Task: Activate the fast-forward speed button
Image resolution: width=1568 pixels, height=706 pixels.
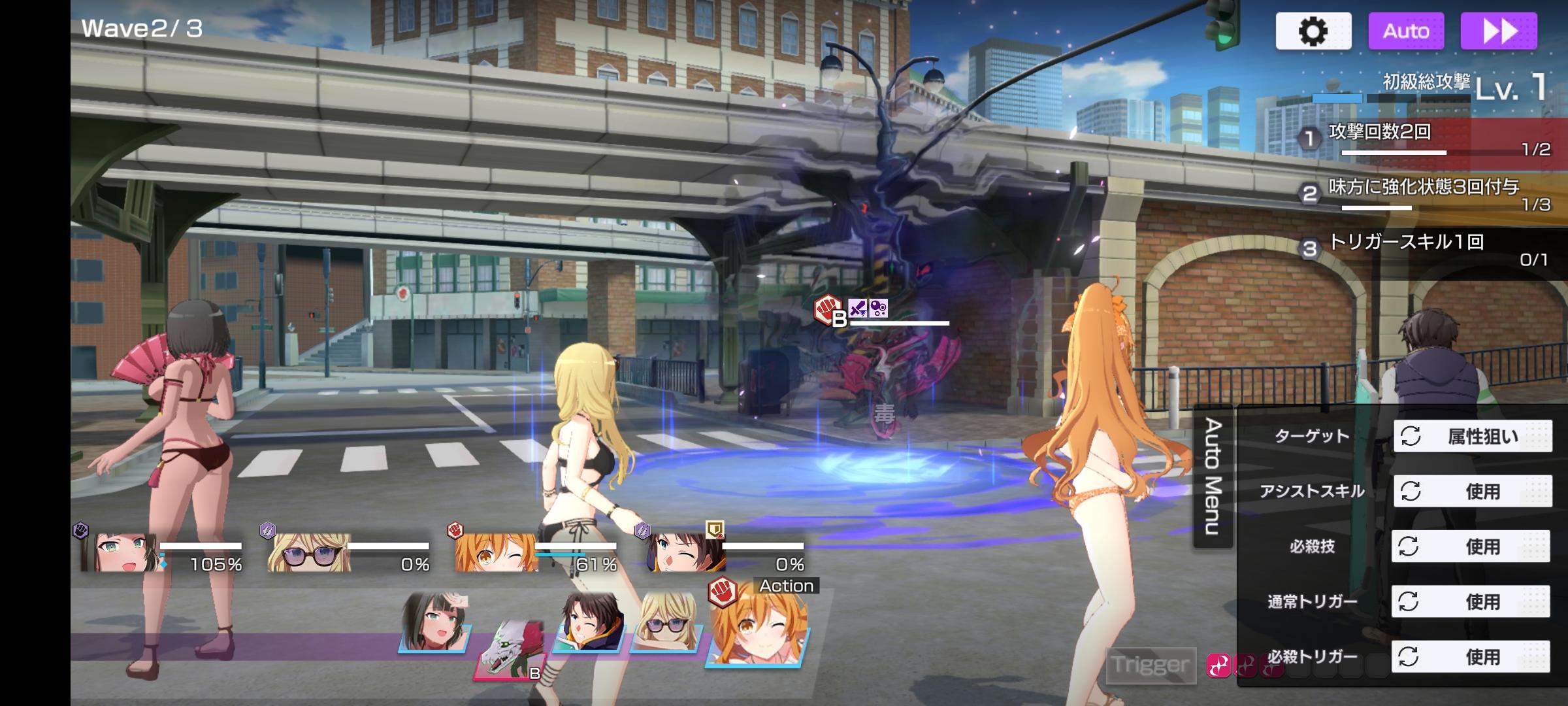Action: (x=1499, y=31)
